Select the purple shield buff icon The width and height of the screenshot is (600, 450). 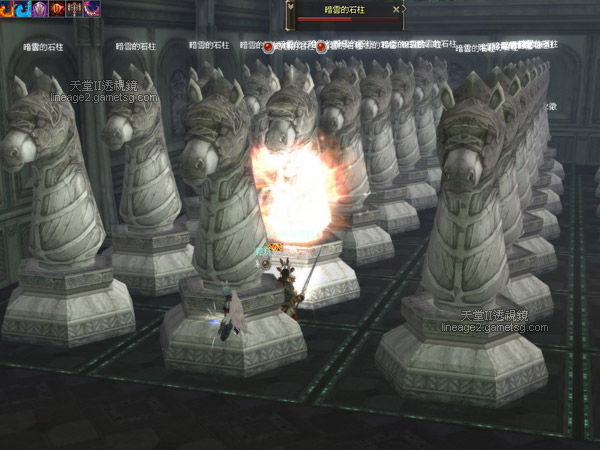[x=41, y=8]
